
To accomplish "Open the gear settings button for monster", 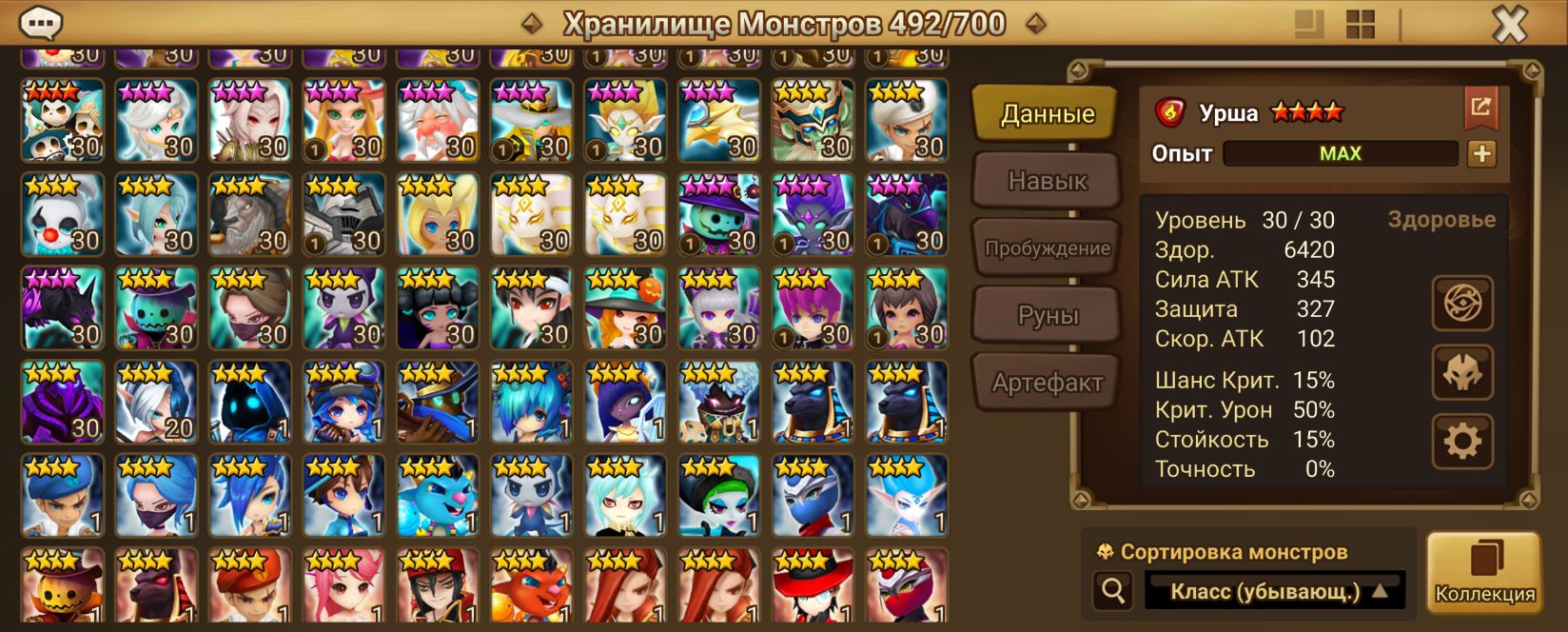I will 1462,441.
